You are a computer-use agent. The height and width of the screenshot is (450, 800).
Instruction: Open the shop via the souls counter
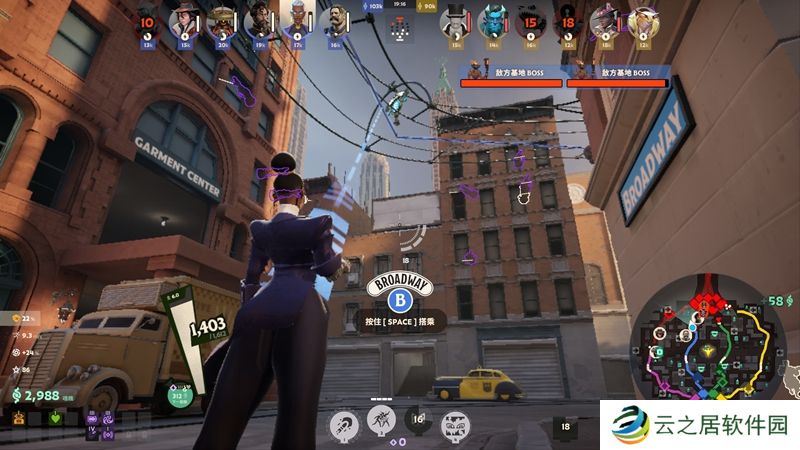pyautogui.click(x=38, y=396)
